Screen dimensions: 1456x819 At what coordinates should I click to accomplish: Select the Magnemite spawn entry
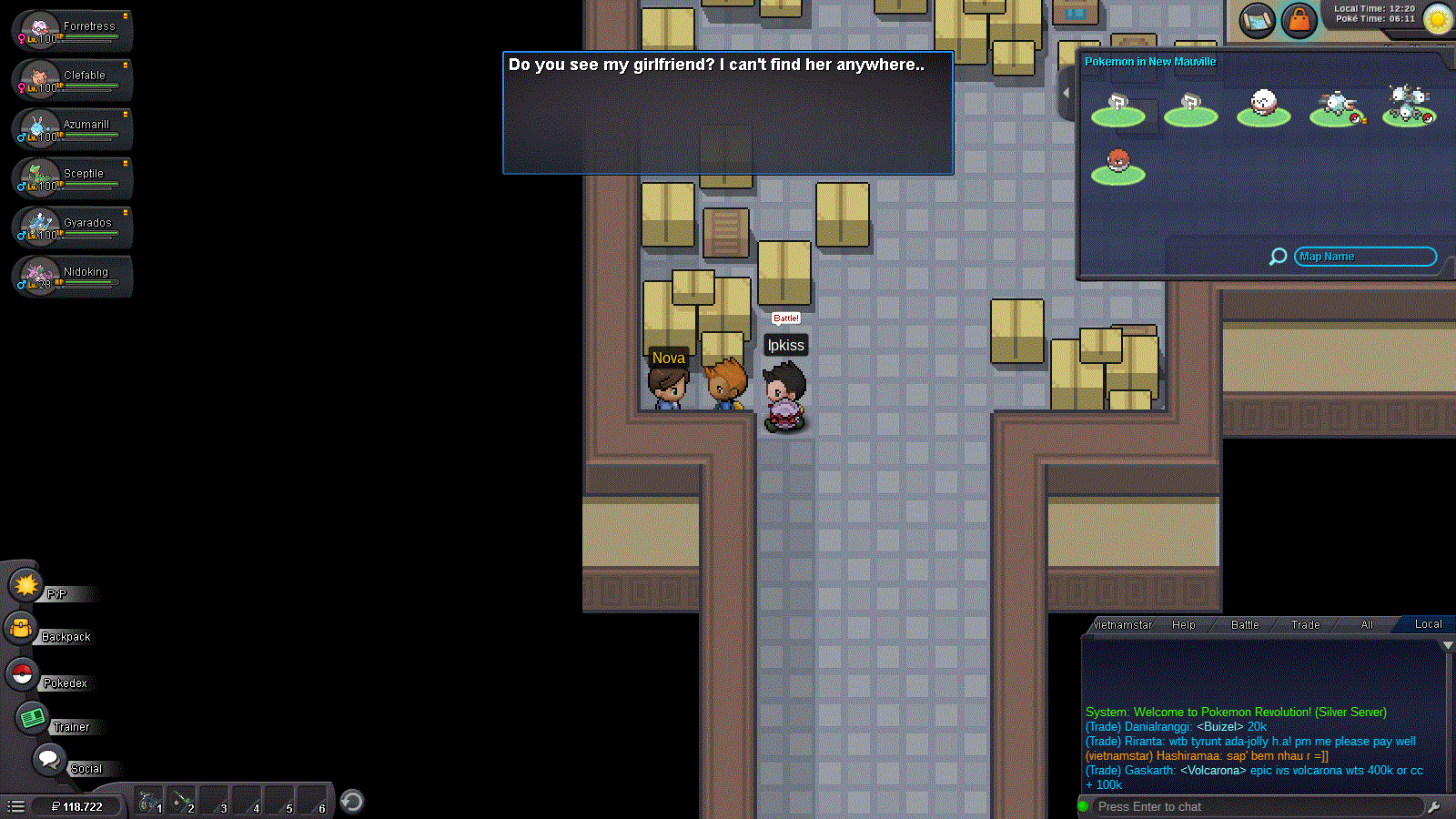(x=1336, y=107)
